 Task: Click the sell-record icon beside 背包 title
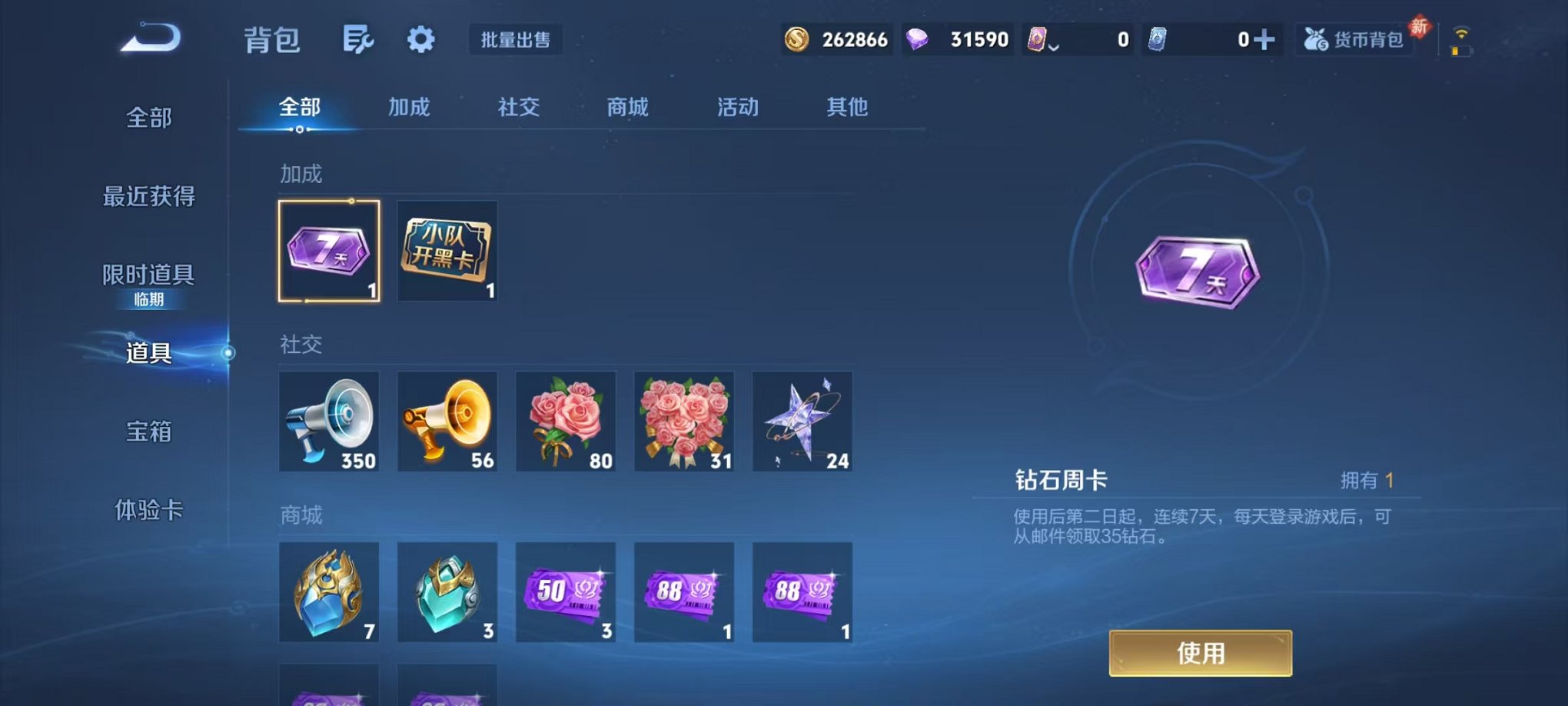[x=358, y=39]
